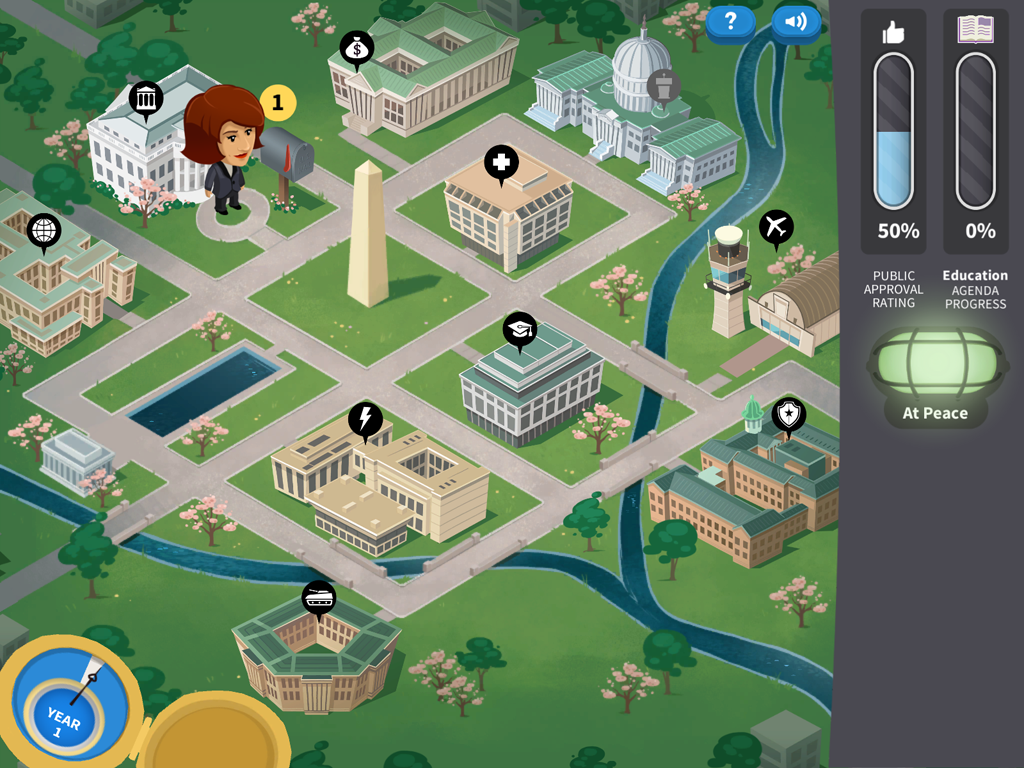Click the Pentagon tank marker
Image resolution: width=1024 pixels, height=768 pixels.
pos(319,598)
